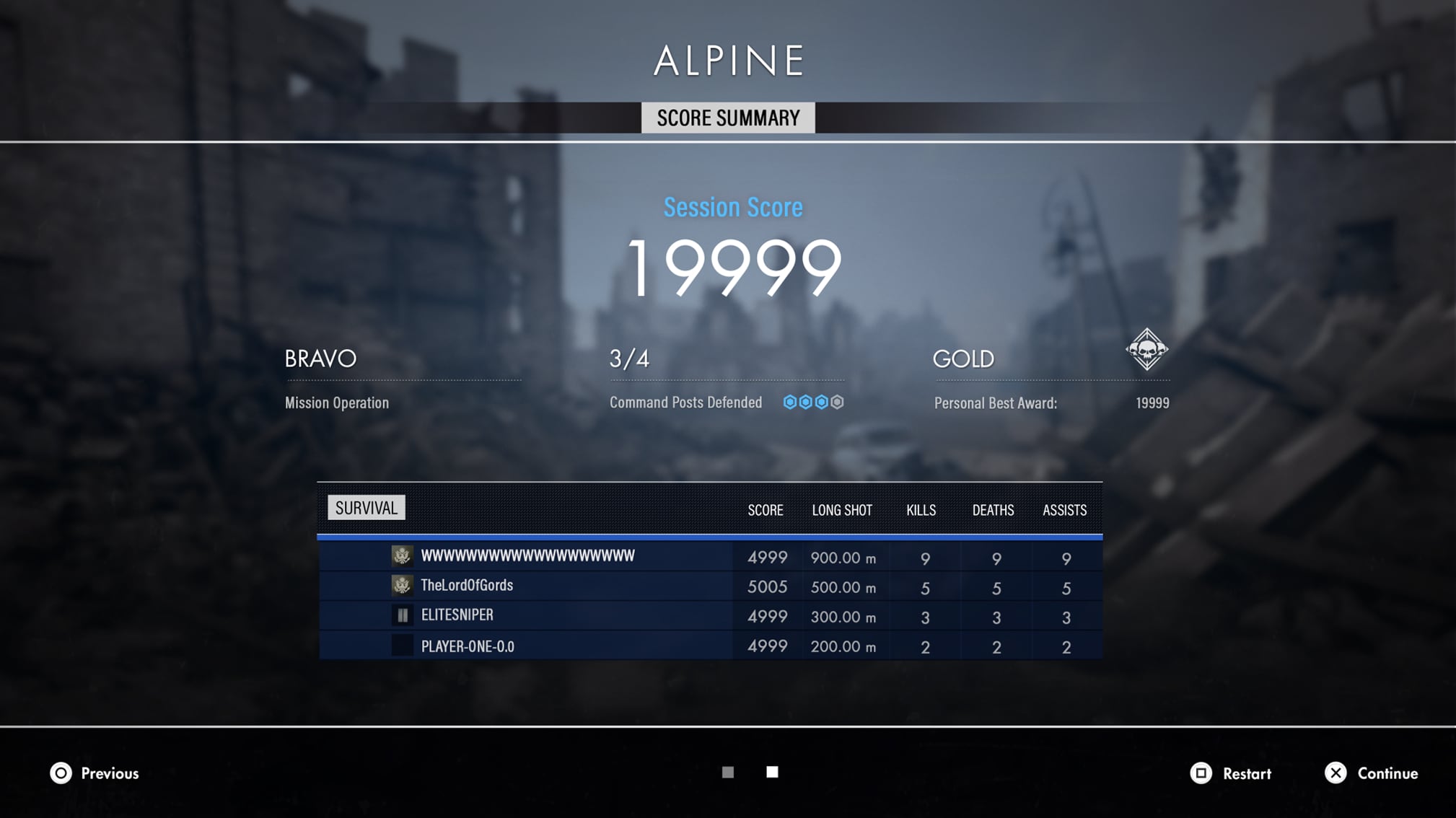The height and width of the screenshot is (818, 1456).
Task: Click the square controller icon next to Restart
Action: [1201, 773]
